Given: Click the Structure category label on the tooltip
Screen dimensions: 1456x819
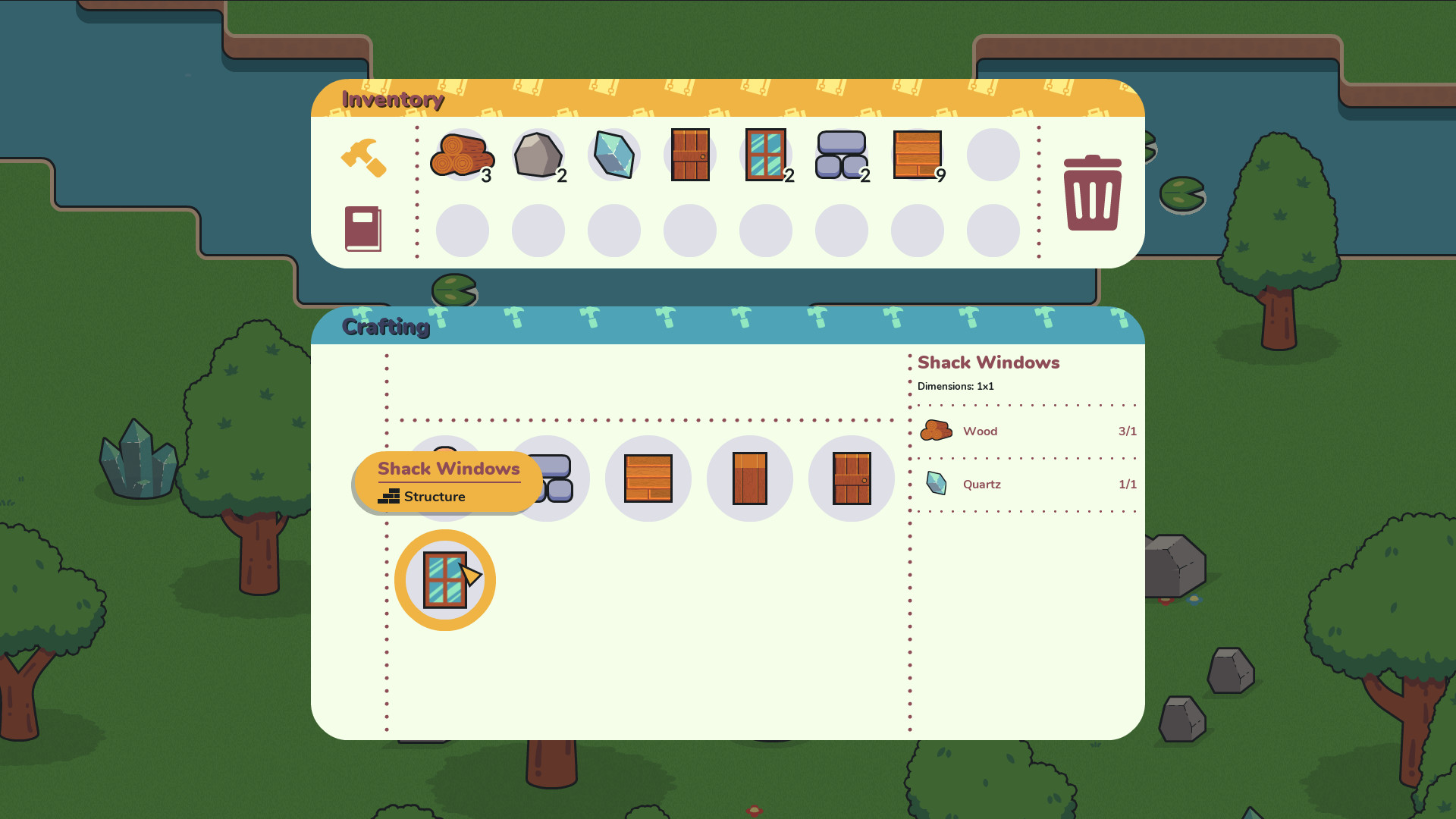Looking at the screenshot, I should click(x=434, y=497).
